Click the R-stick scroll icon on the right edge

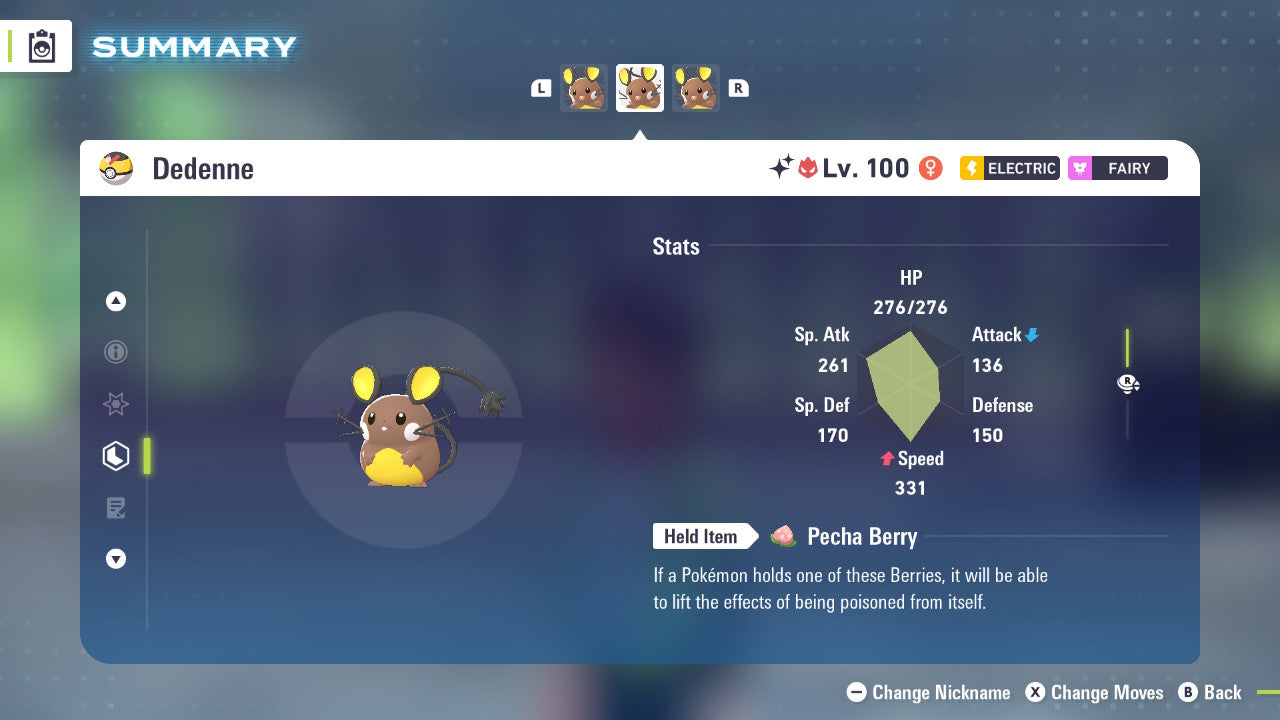click(x=1128, y=383)
